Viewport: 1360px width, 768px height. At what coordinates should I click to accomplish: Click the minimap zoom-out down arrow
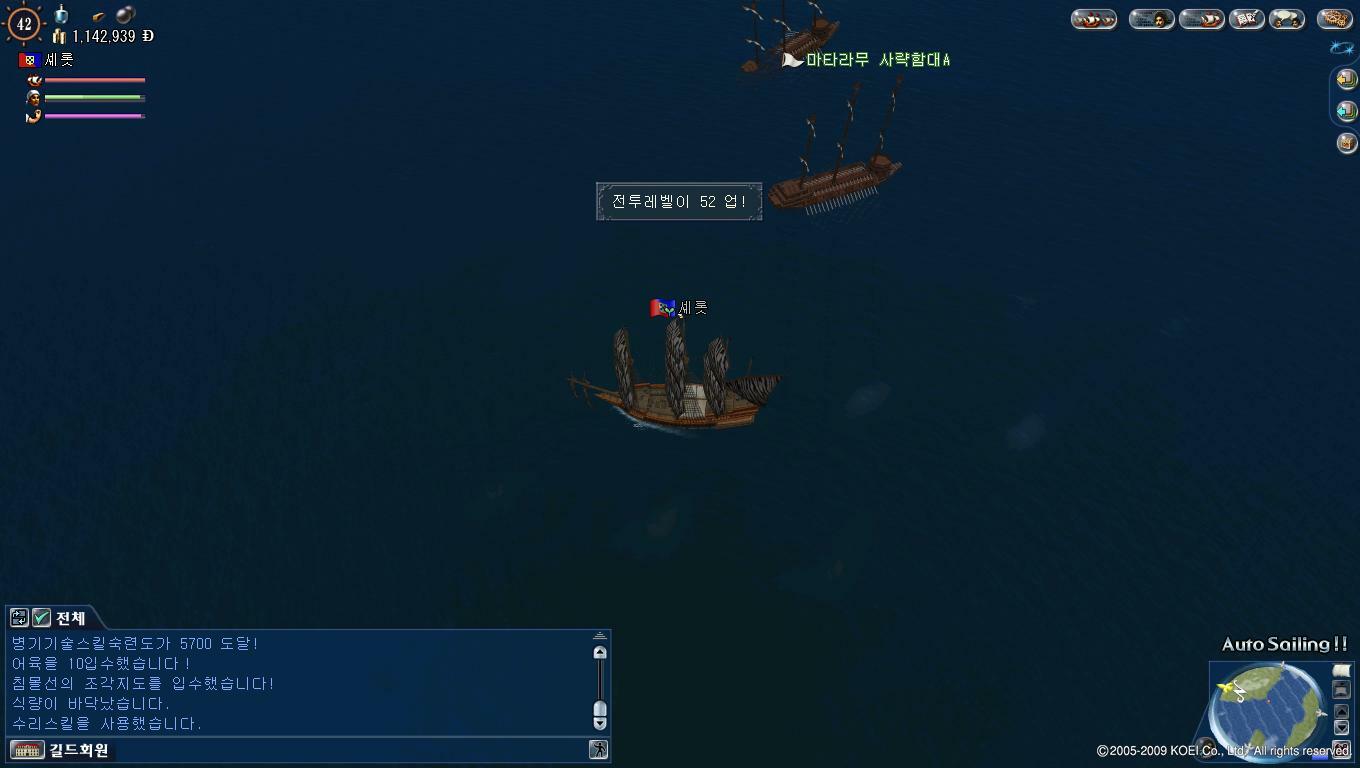click(1341, 726)
